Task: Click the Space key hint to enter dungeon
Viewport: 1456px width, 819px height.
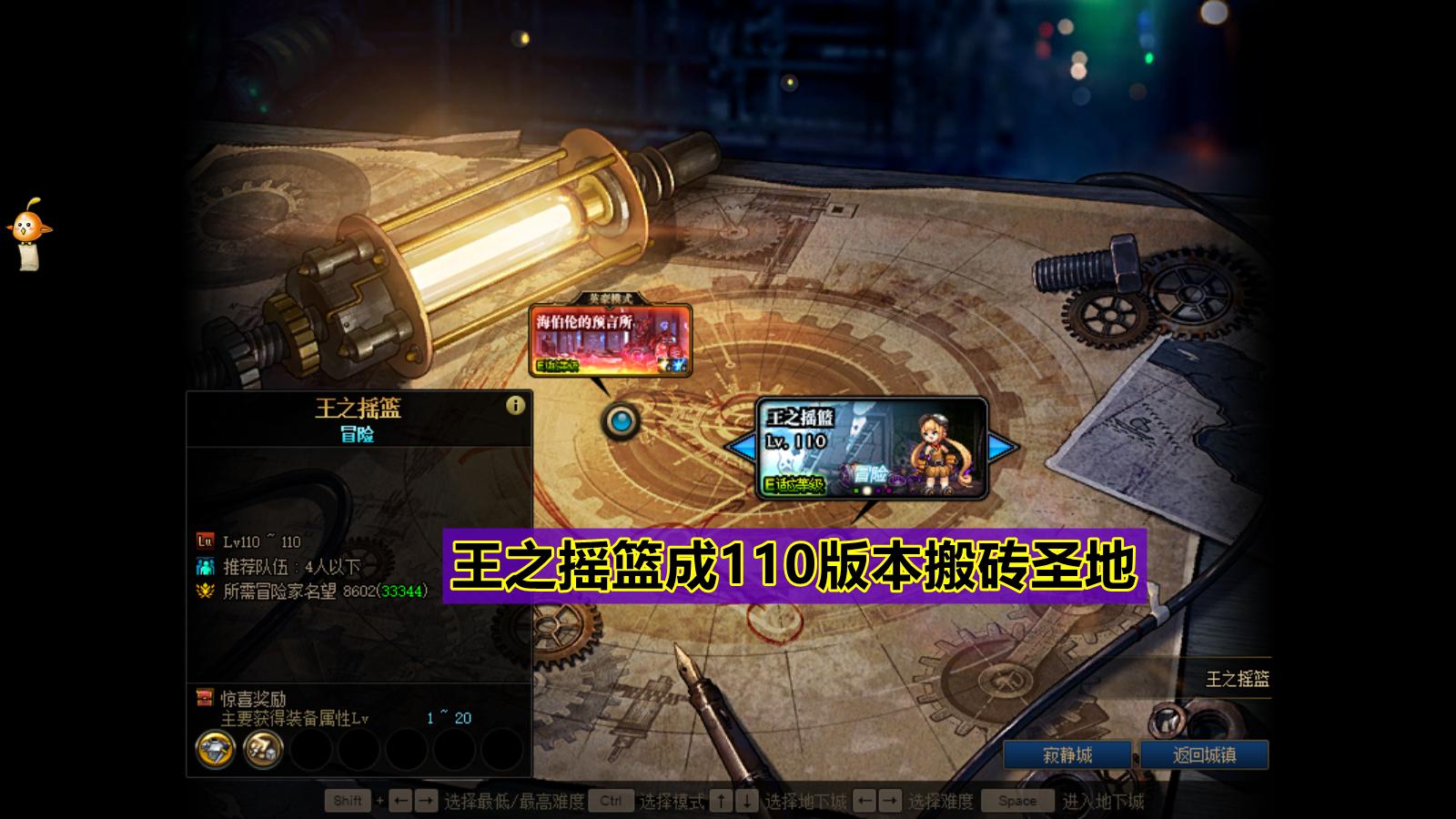Action: [1017, 802]
